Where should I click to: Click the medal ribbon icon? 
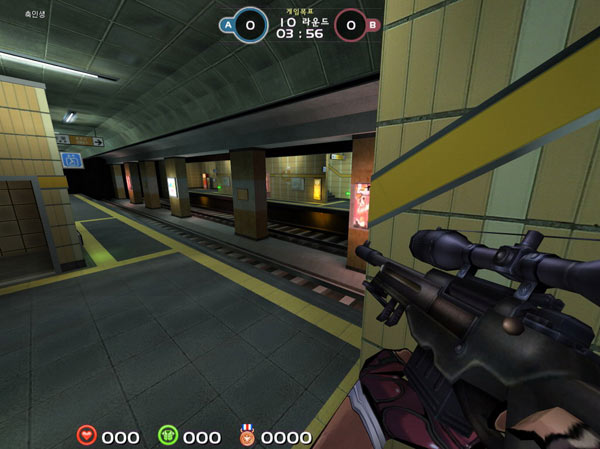[x=246, y=436]
